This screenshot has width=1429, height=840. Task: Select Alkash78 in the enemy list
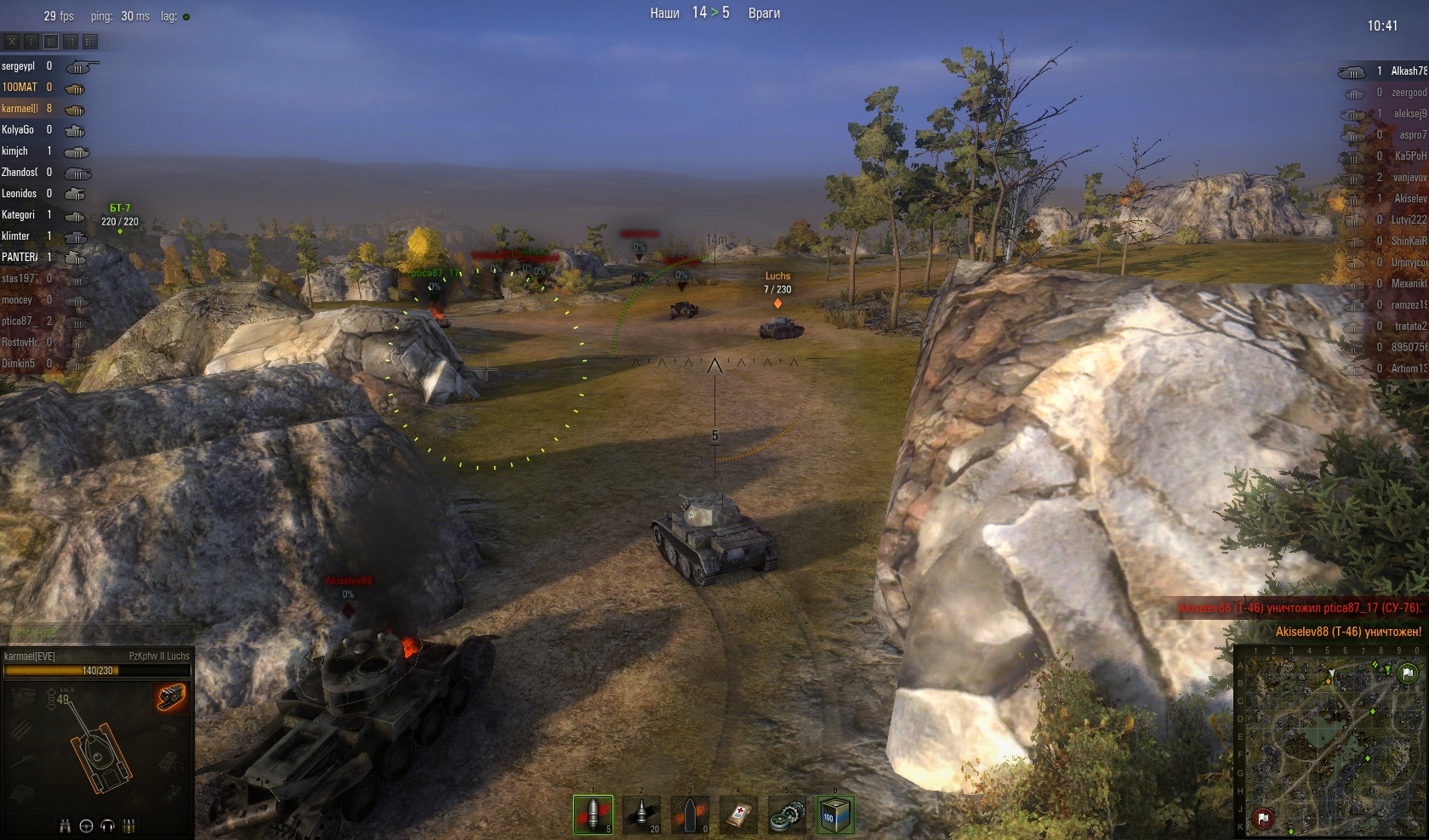tap(1408, 71)
